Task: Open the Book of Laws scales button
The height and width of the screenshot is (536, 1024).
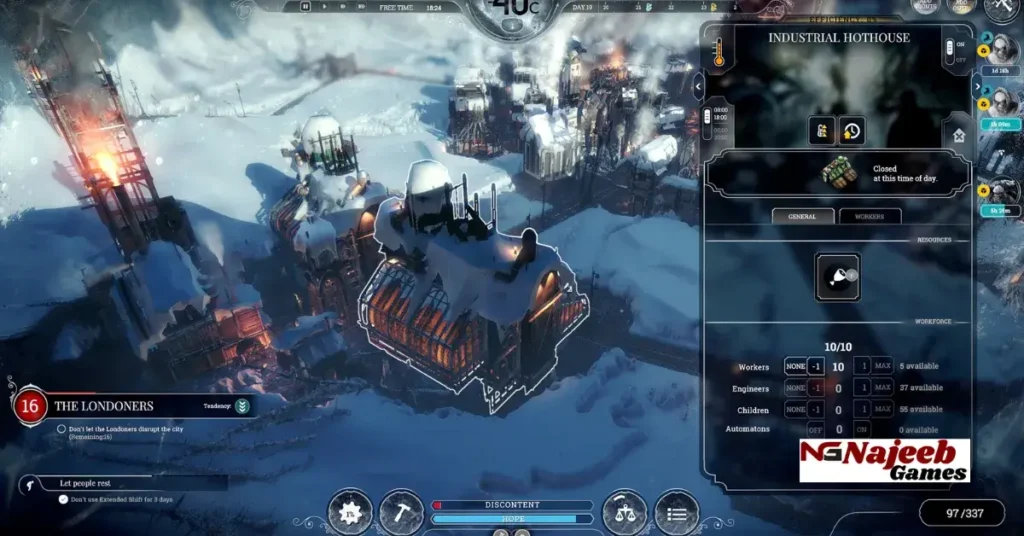Action: pos(625,512)
